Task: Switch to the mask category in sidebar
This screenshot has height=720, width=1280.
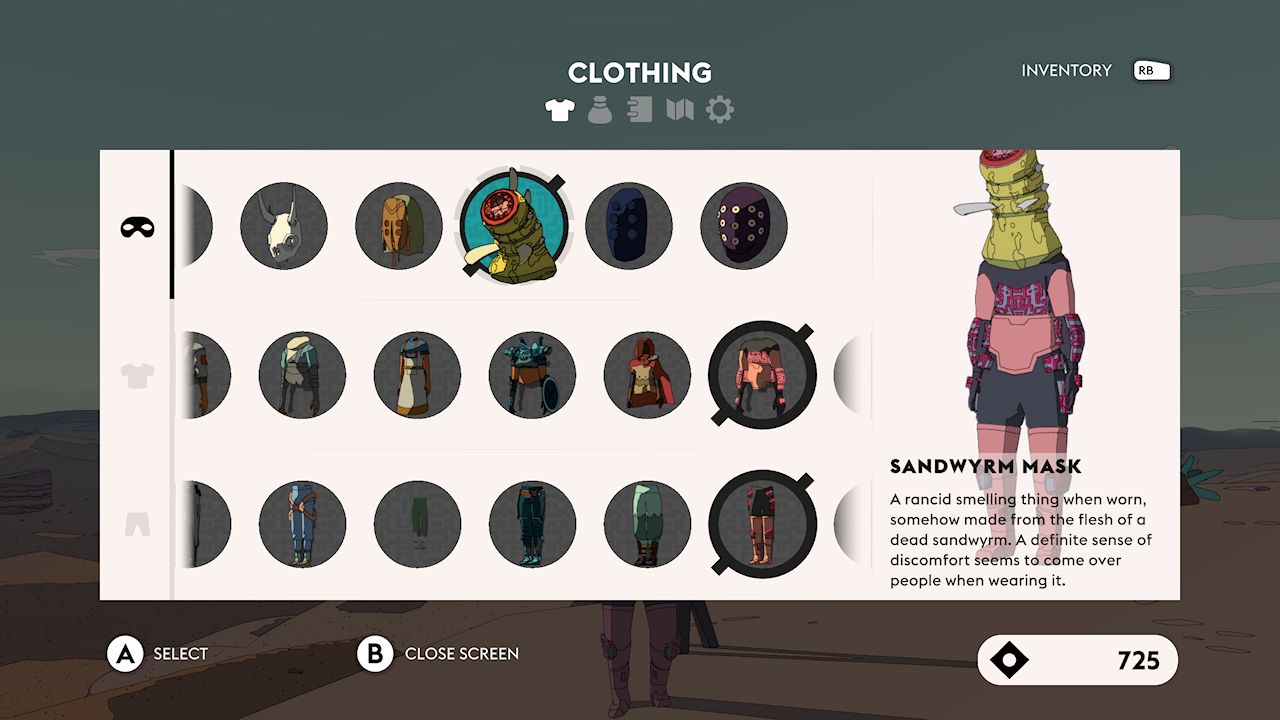Action: [137, 226]
